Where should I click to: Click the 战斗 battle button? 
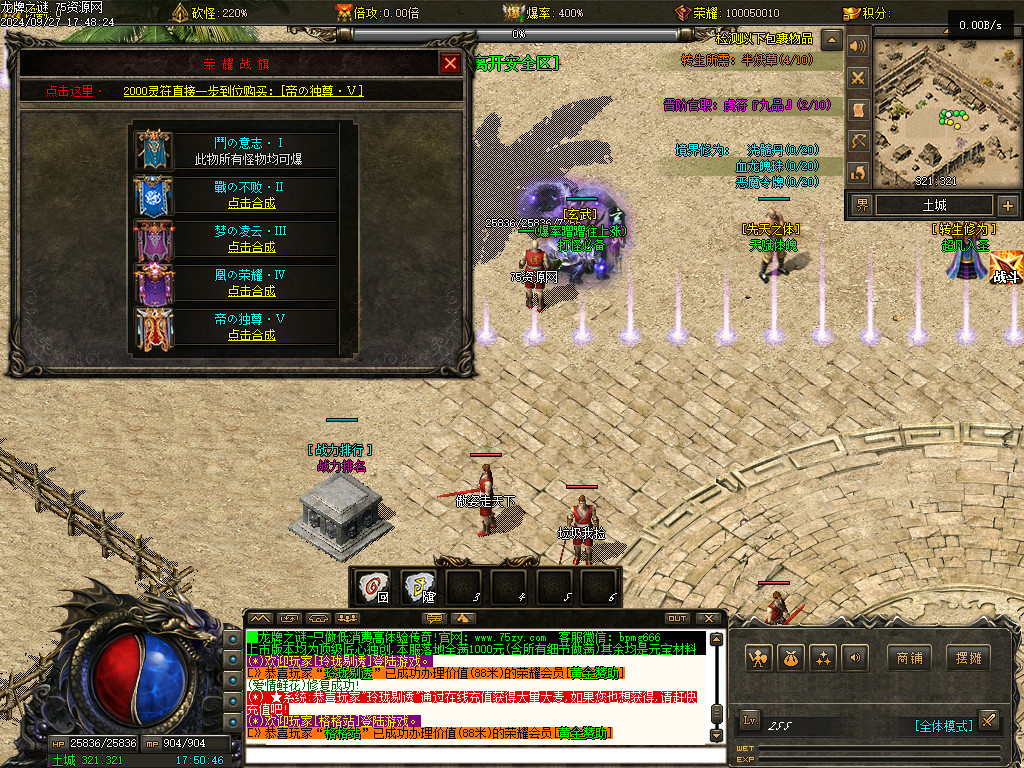(1005, 268)
